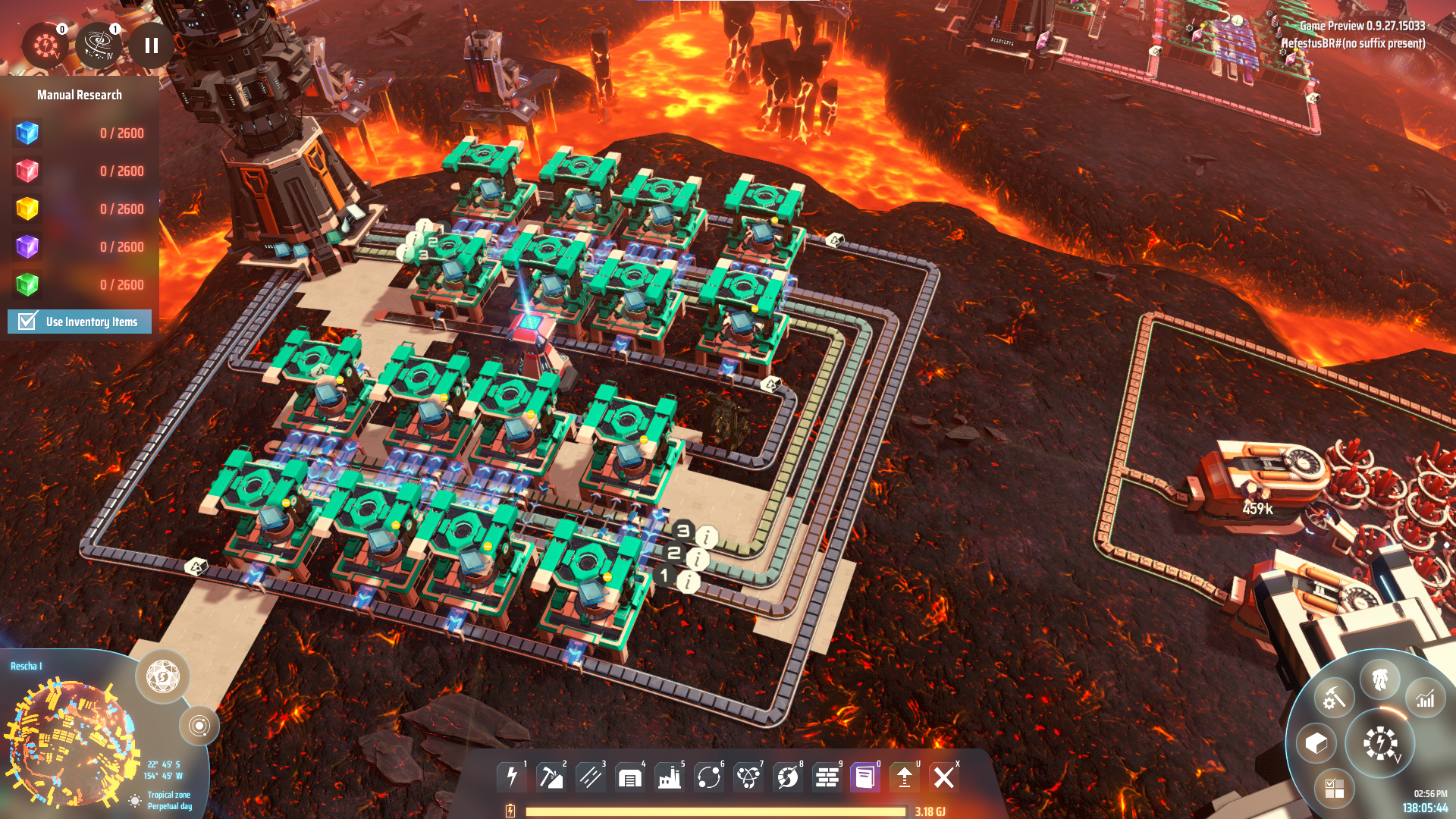
Task: Open the lightning bolt power build category
Action: (x=512, y=777)
